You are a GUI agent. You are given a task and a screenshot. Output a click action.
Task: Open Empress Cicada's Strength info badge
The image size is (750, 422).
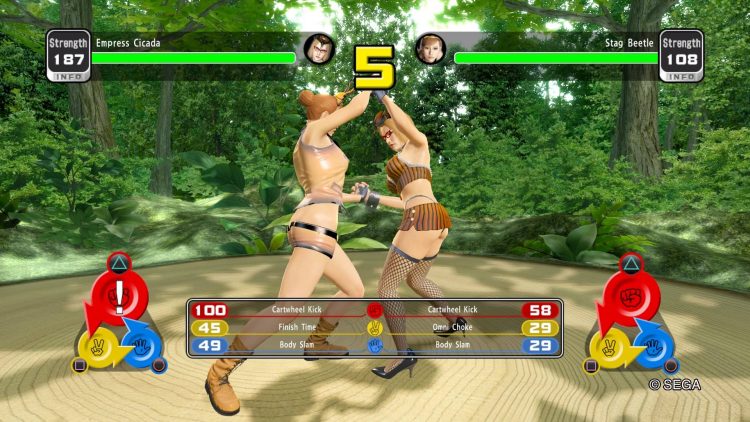[67, 56]
